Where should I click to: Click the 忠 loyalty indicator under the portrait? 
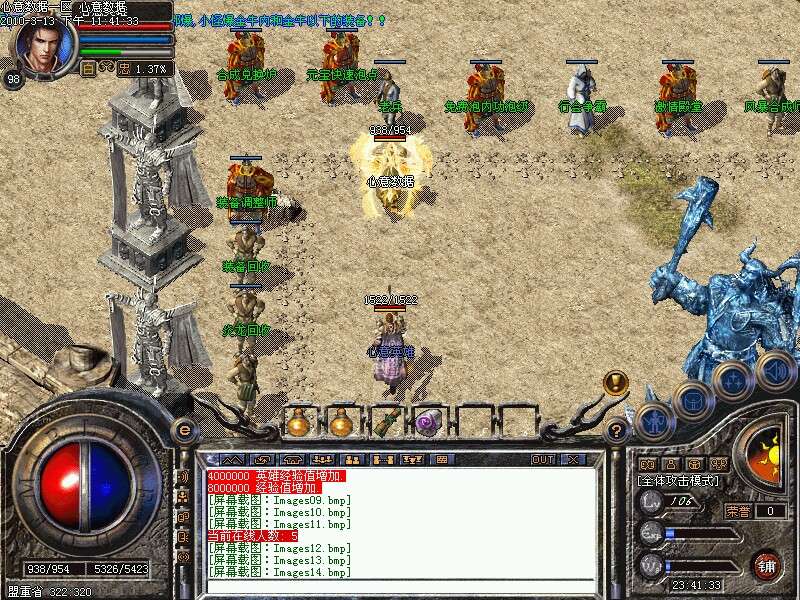click(x=124, y=69)
